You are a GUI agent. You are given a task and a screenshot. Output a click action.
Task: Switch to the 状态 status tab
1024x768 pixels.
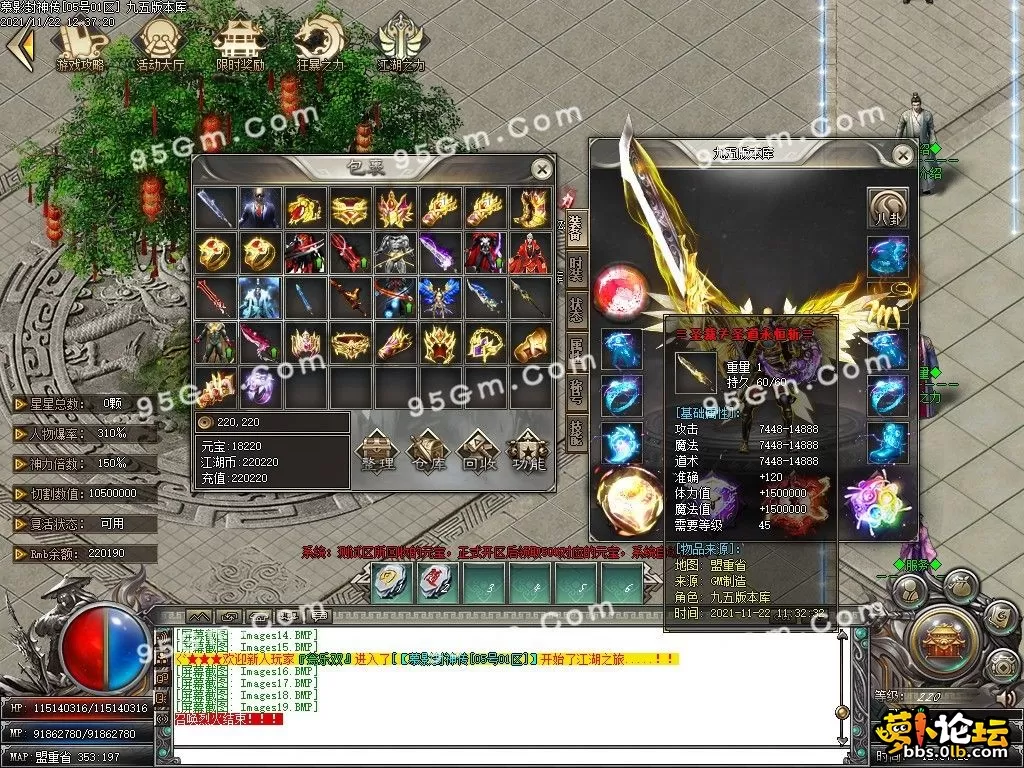pyautogui.click(x=575, y=308)
